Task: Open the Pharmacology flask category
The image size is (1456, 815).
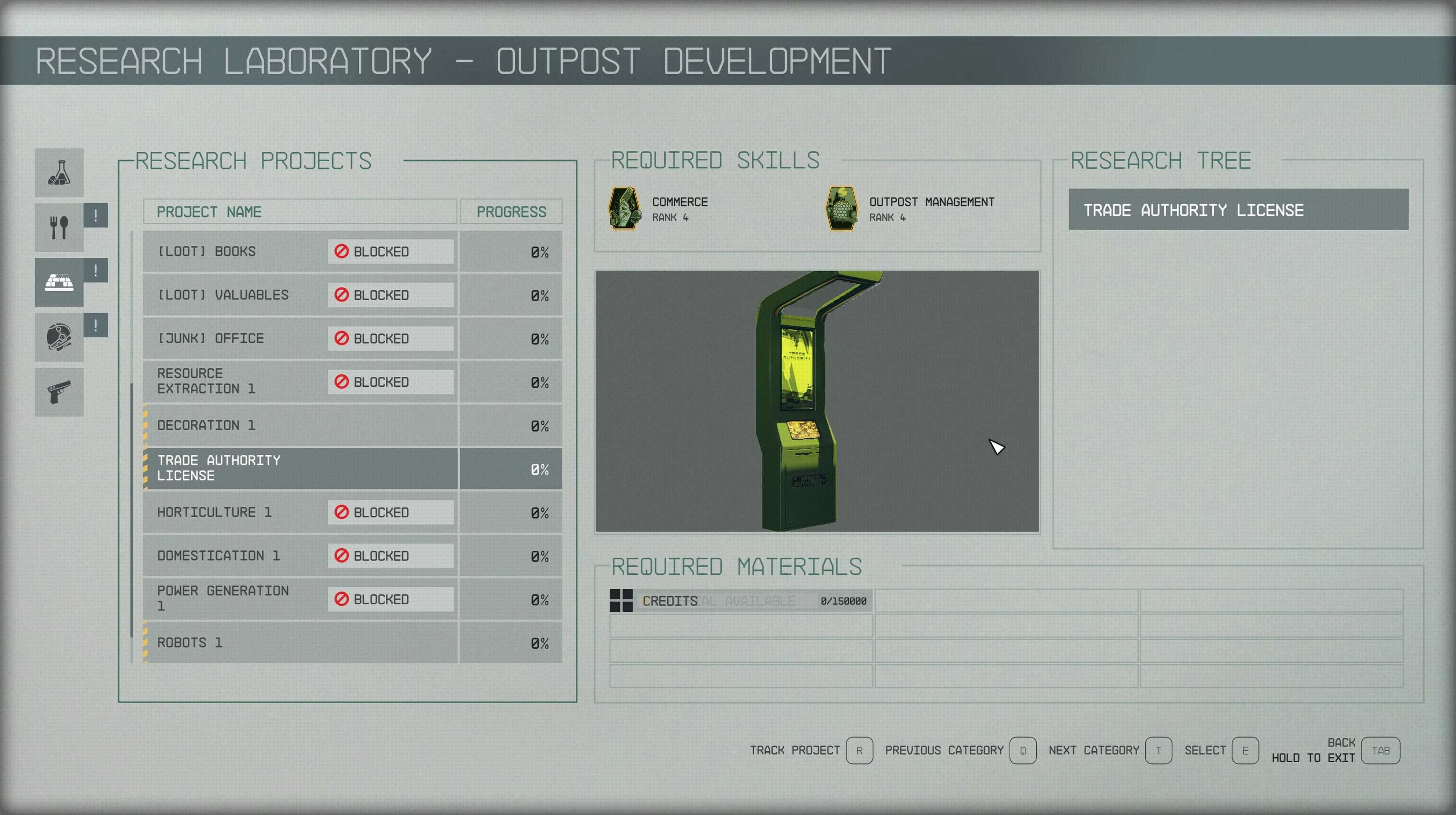Action: pyautogui.click(x=59, y=172)
